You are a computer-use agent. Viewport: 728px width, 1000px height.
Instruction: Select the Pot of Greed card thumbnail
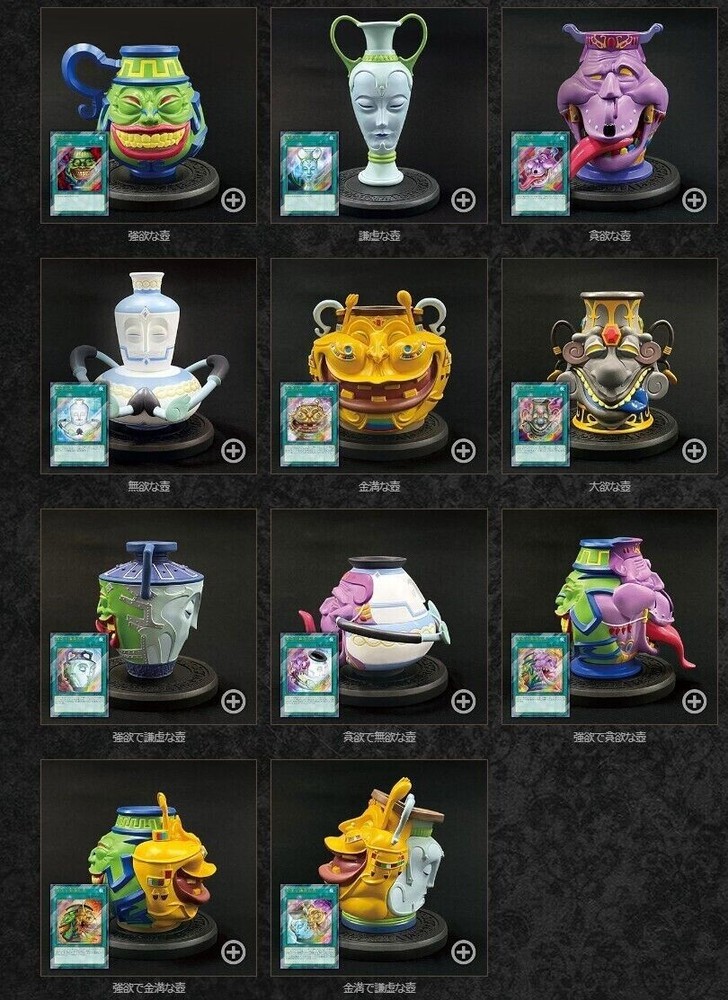(x=79, y=173)
